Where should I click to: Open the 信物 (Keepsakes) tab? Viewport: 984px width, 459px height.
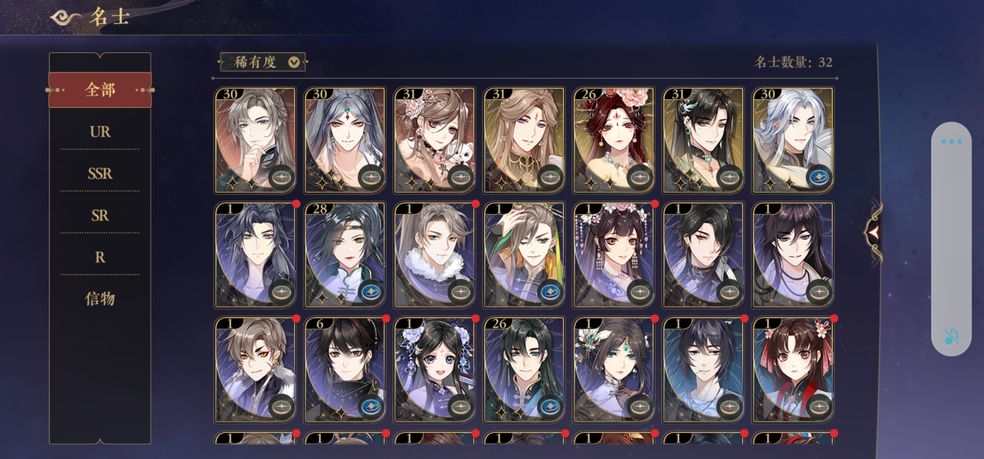point(100,298)
